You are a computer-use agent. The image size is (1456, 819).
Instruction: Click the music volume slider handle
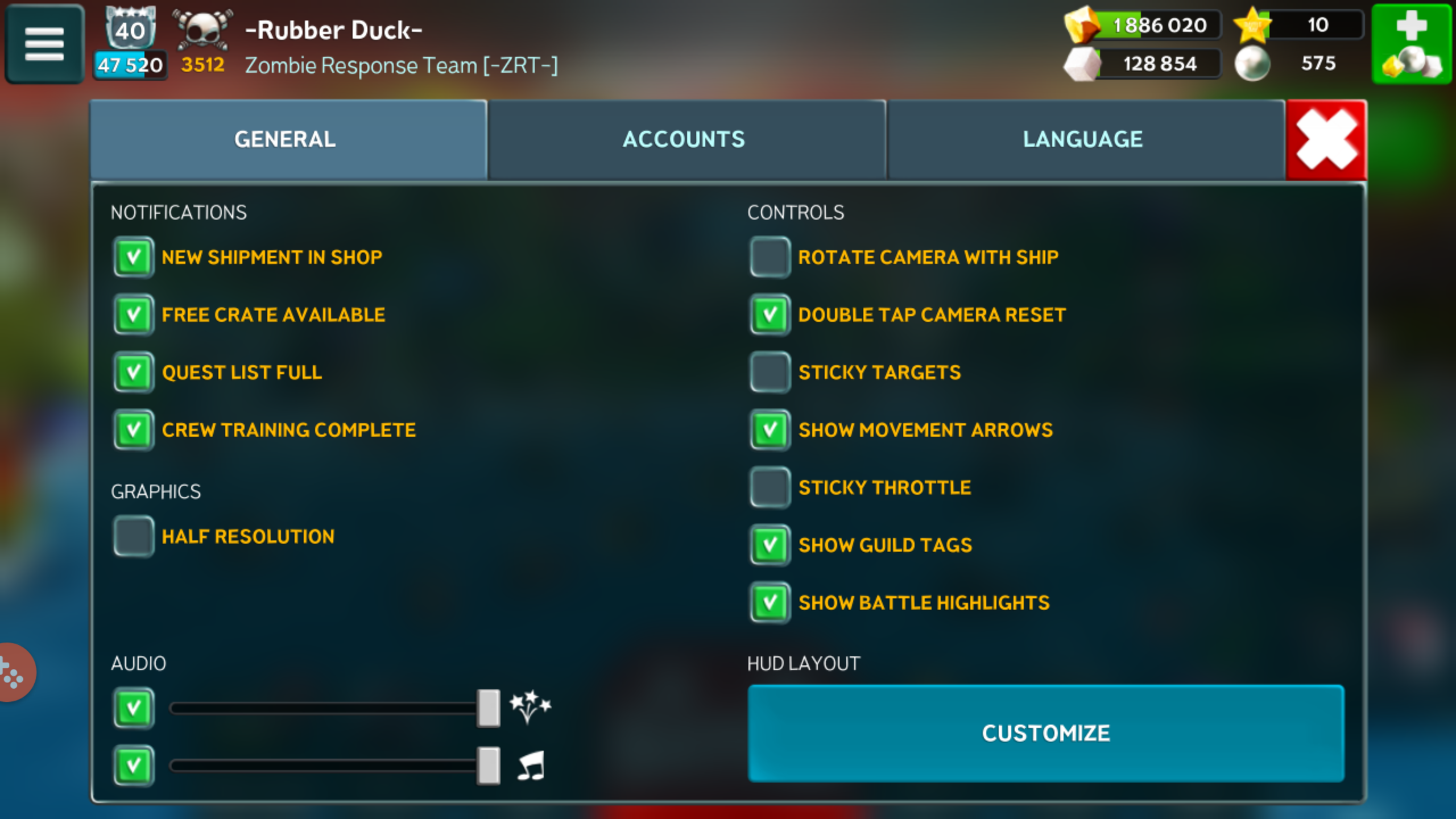click(x=489, y=766)
